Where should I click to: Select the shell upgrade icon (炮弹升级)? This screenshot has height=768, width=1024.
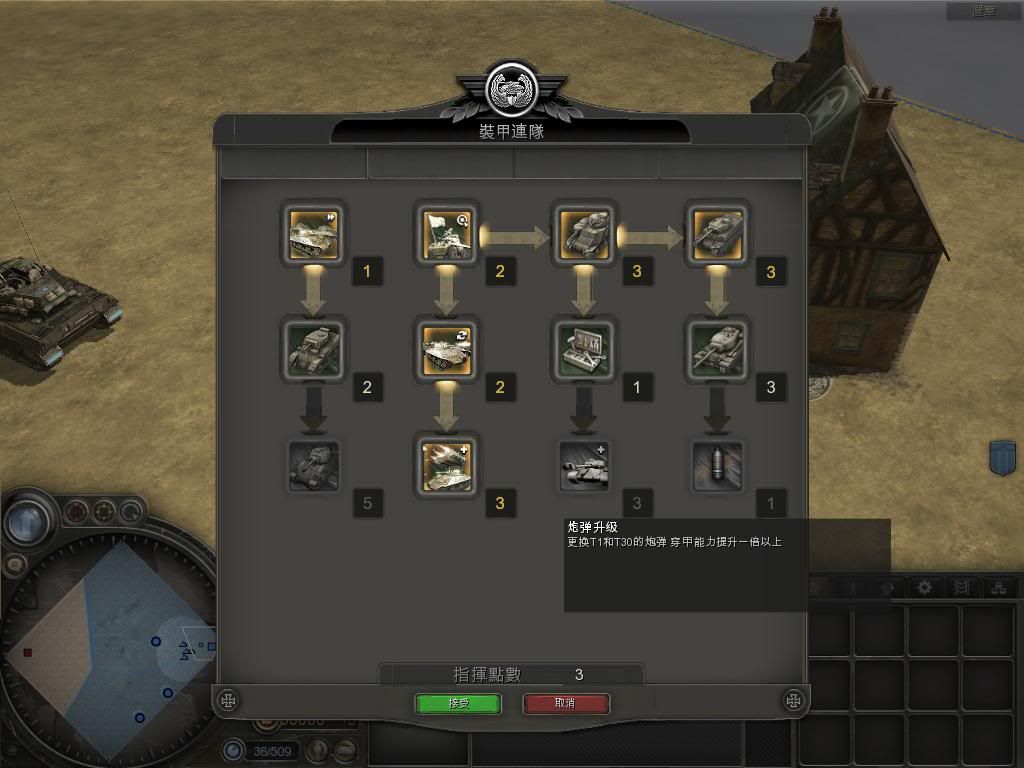(x=717, y=466)
